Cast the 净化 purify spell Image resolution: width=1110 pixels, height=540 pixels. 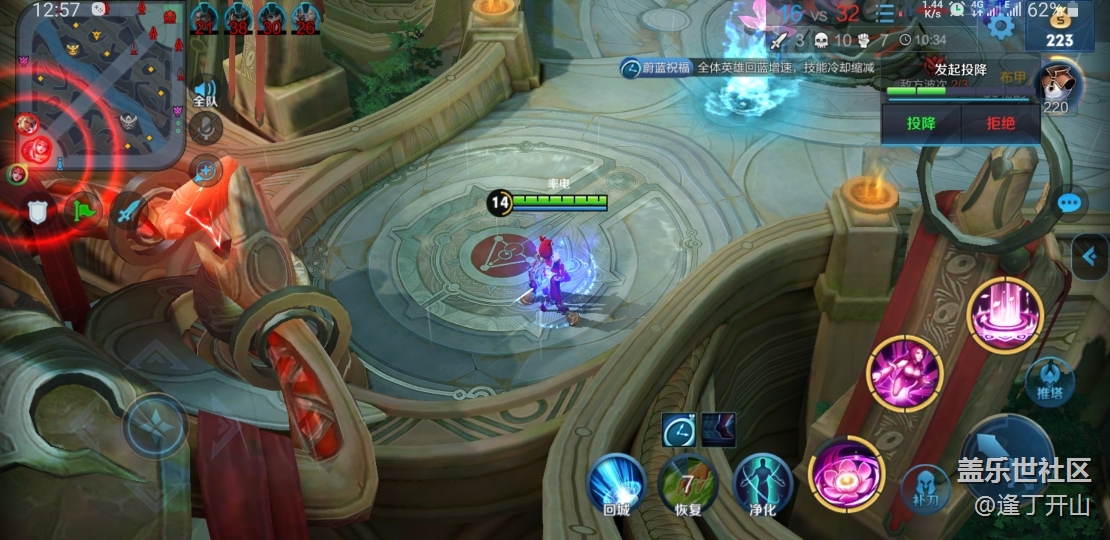click(x=762, y=482)
